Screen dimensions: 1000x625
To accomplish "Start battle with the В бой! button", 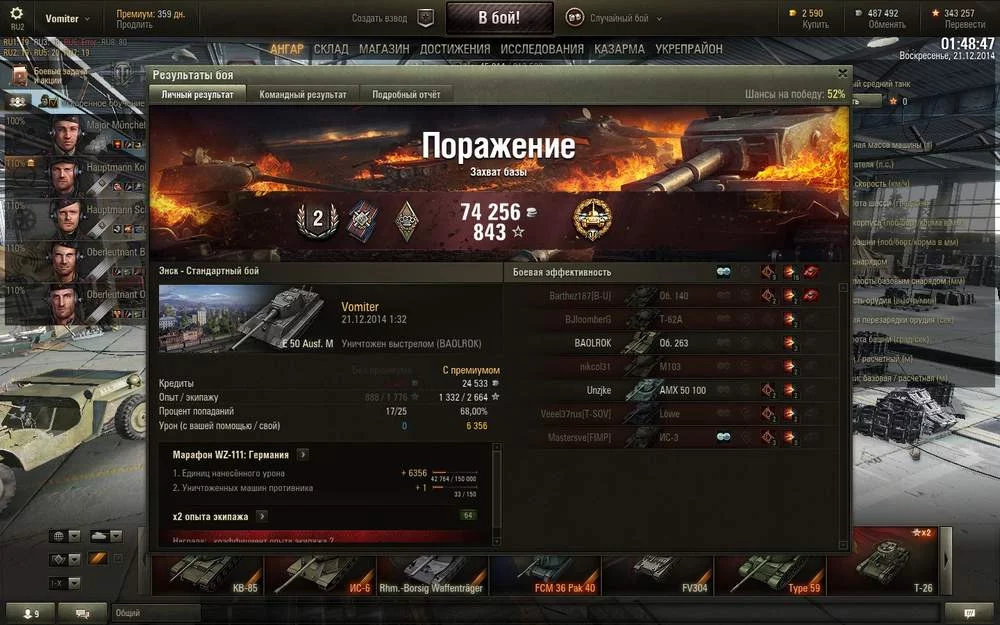I will [x=499, y=18].
